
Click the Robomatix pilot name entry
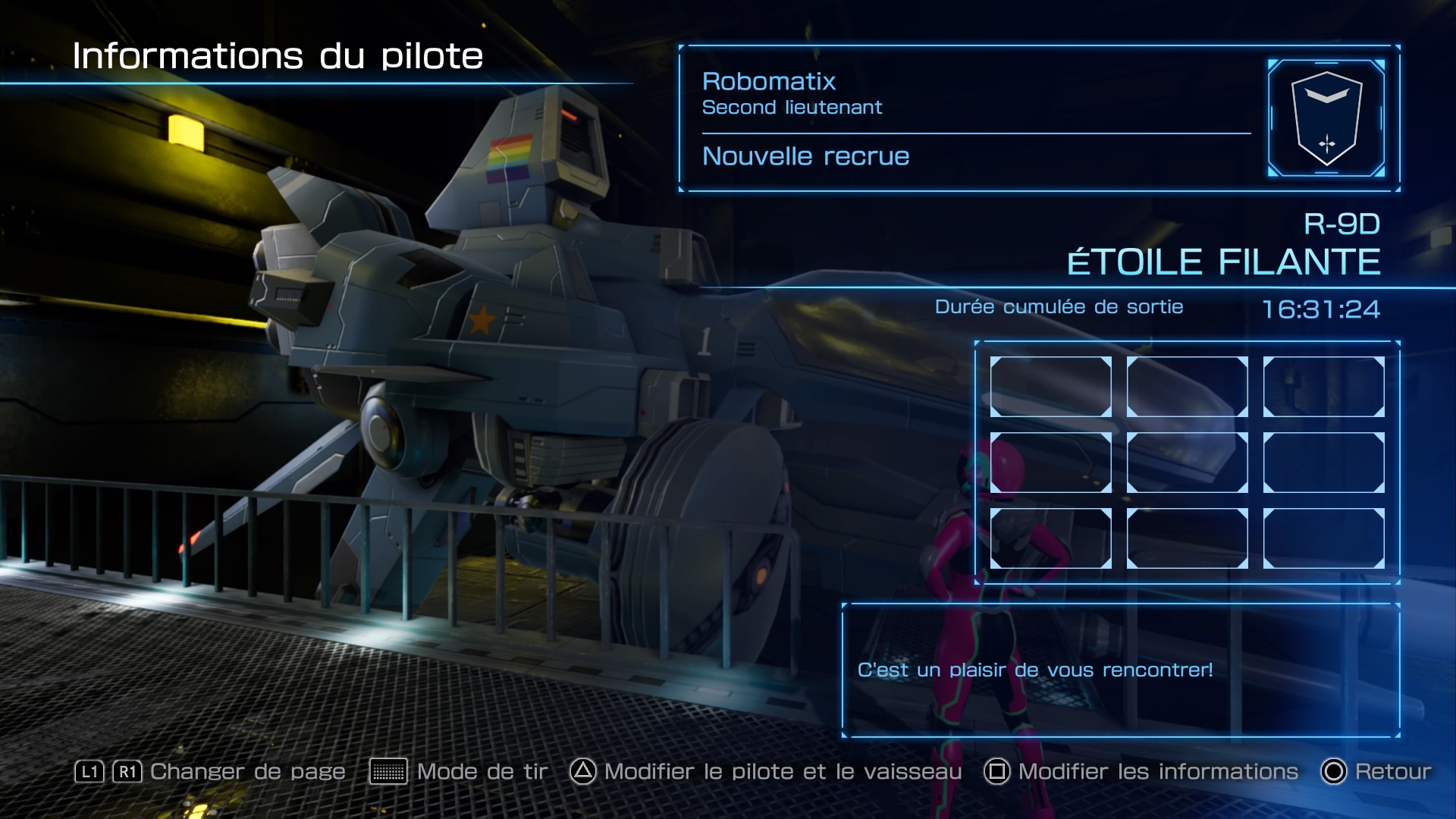(768, 82)
